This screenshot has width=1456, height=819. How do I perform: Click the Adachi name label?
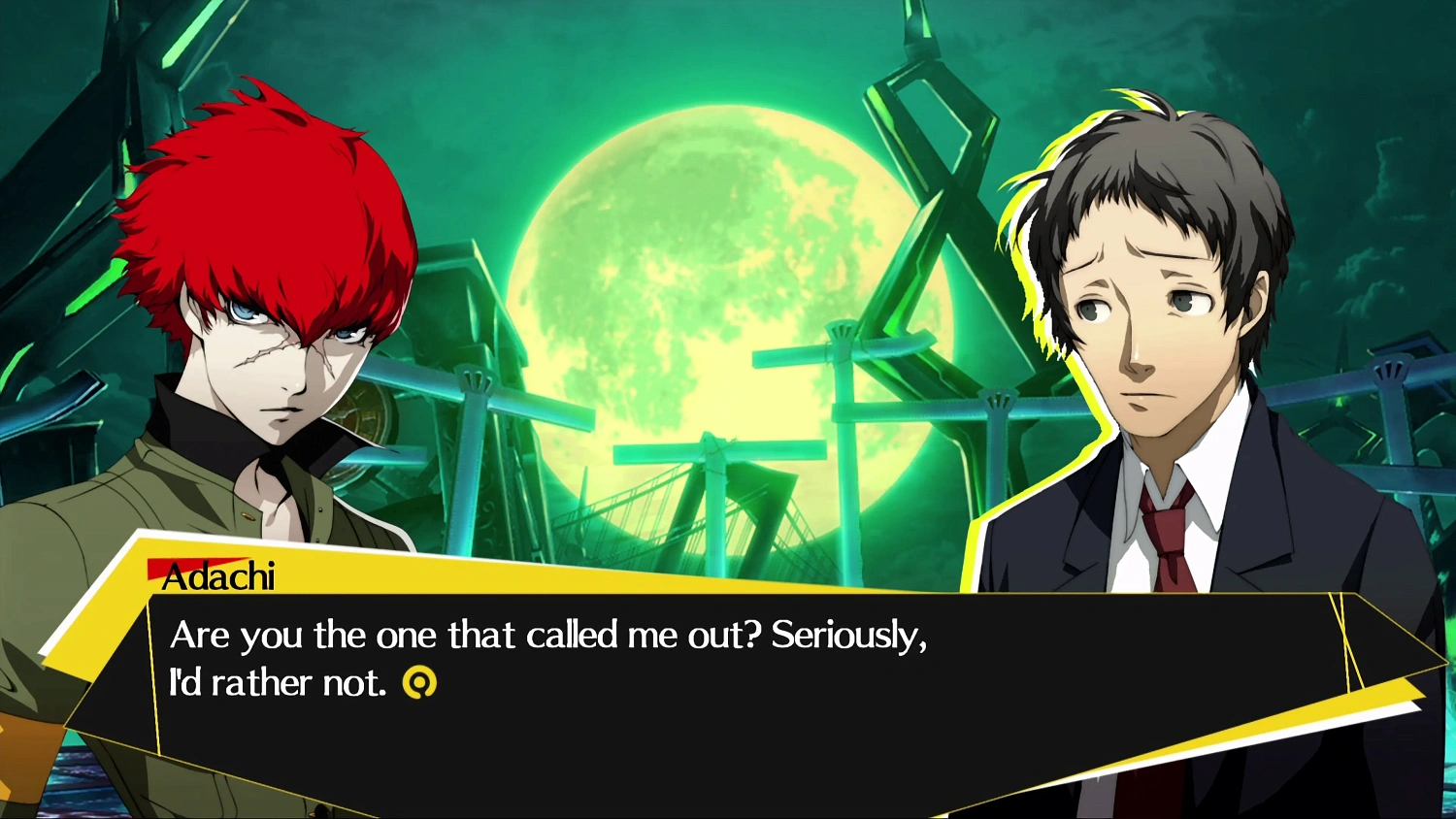pos(223,575)
